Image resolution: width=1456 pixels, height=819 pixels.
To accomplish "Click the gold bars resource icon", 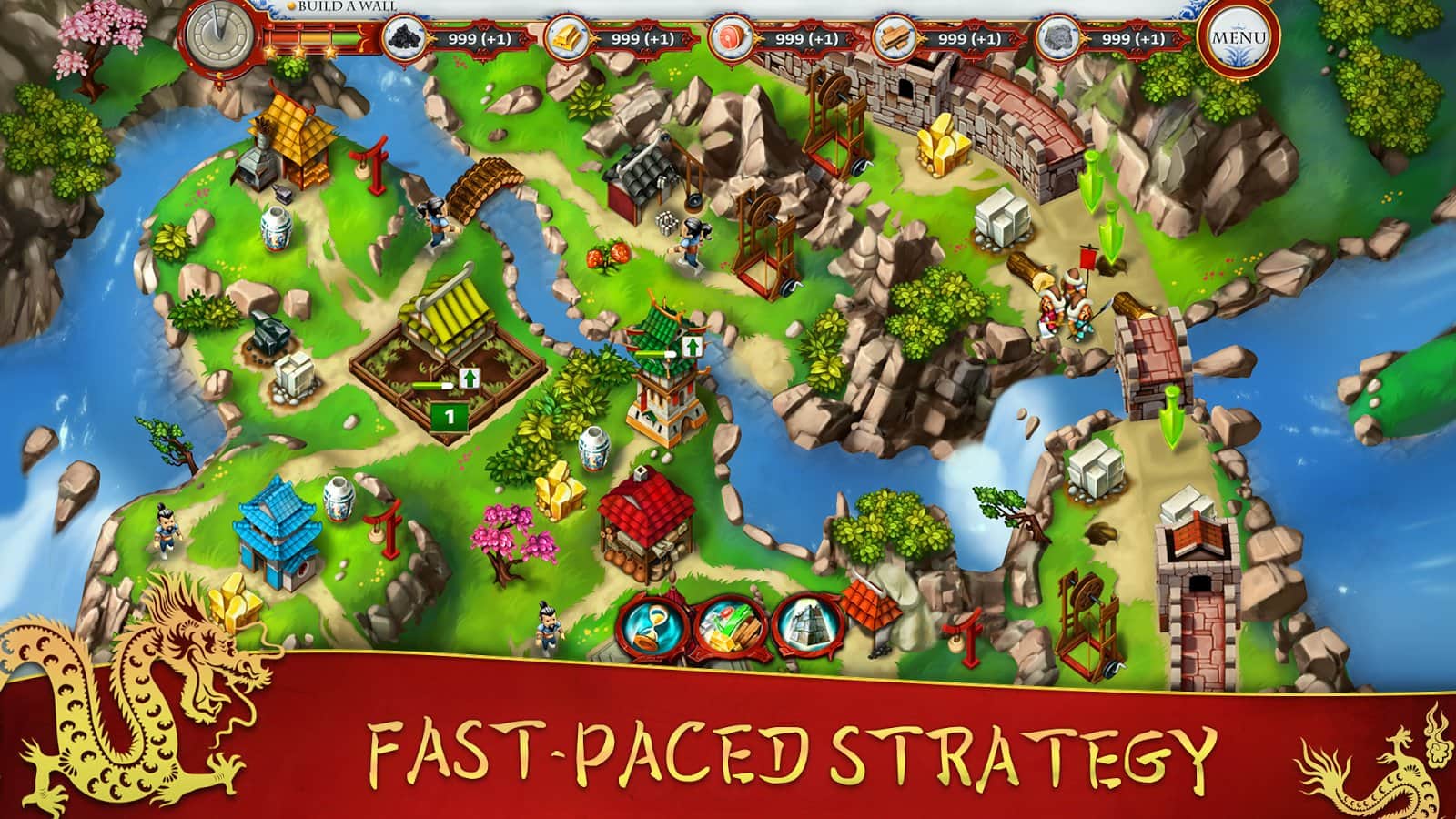I will (564, 38).
